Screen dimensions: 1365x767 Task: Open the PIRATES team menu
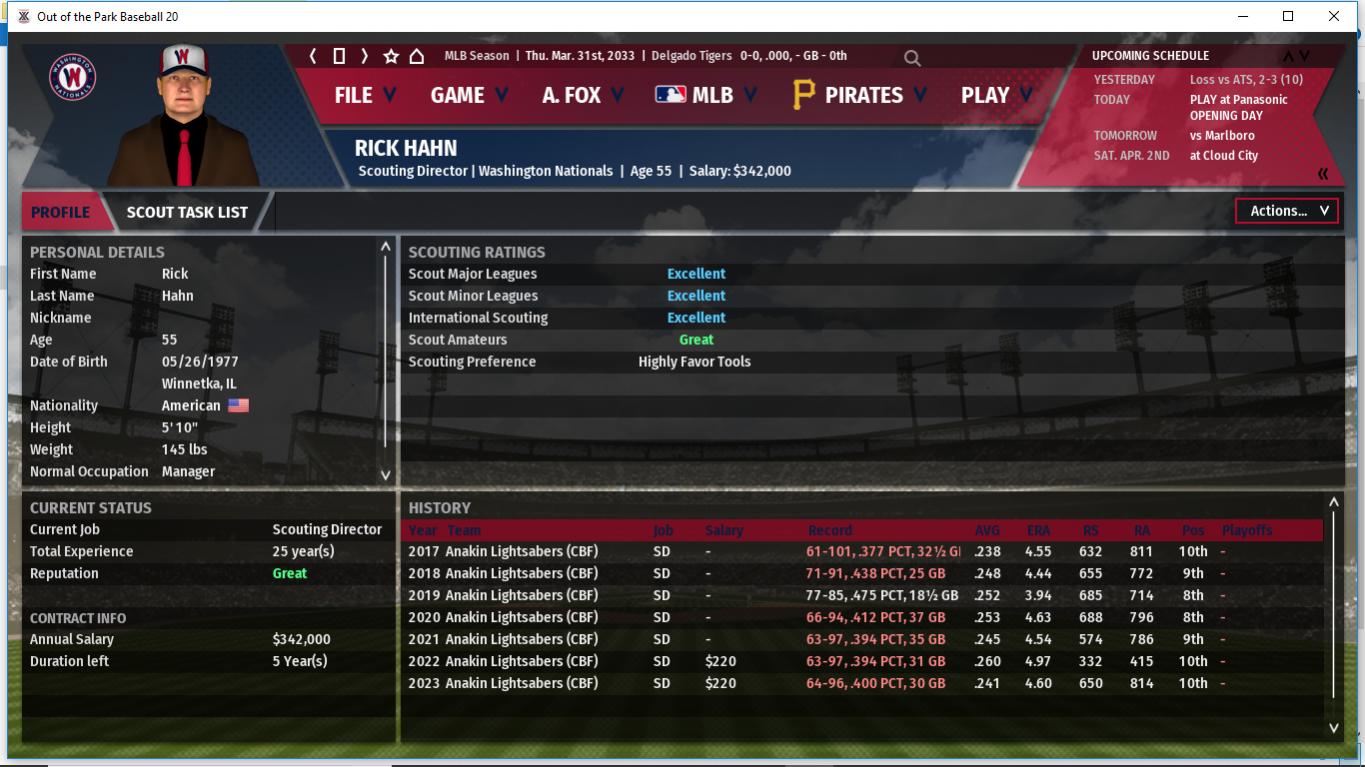859,95
